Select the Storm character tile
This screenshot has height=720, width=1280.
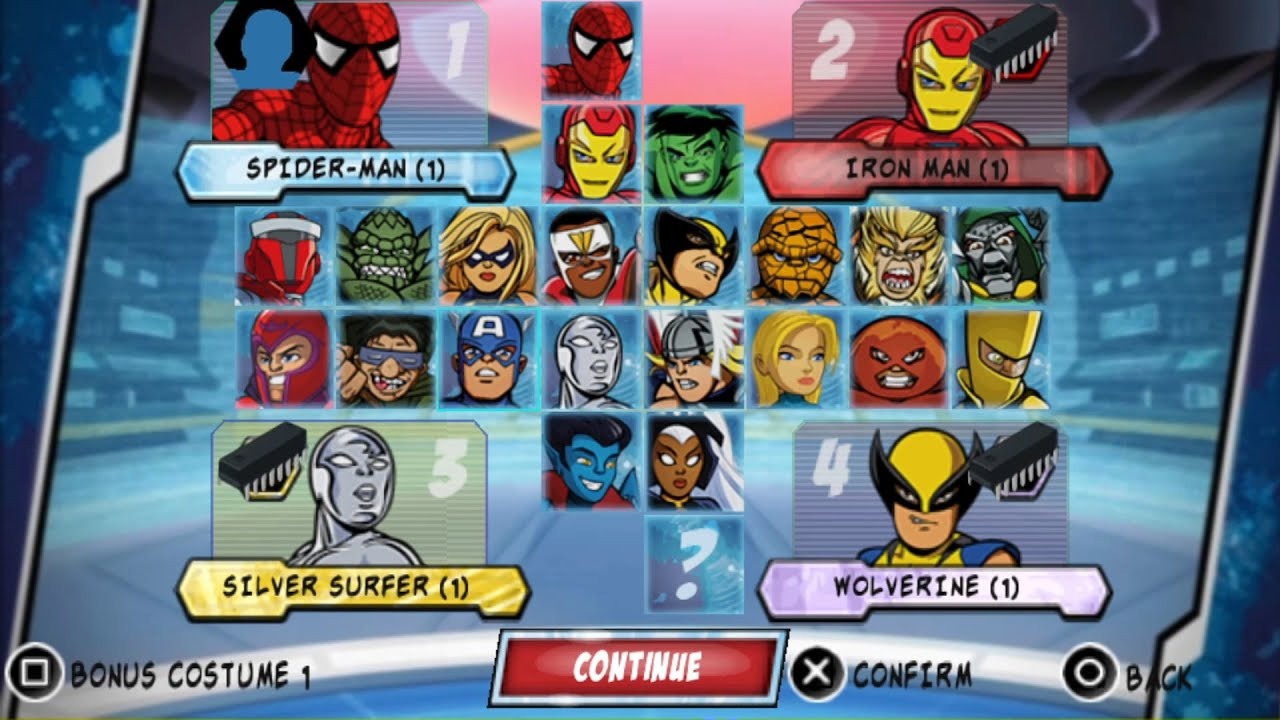(694, 461)
